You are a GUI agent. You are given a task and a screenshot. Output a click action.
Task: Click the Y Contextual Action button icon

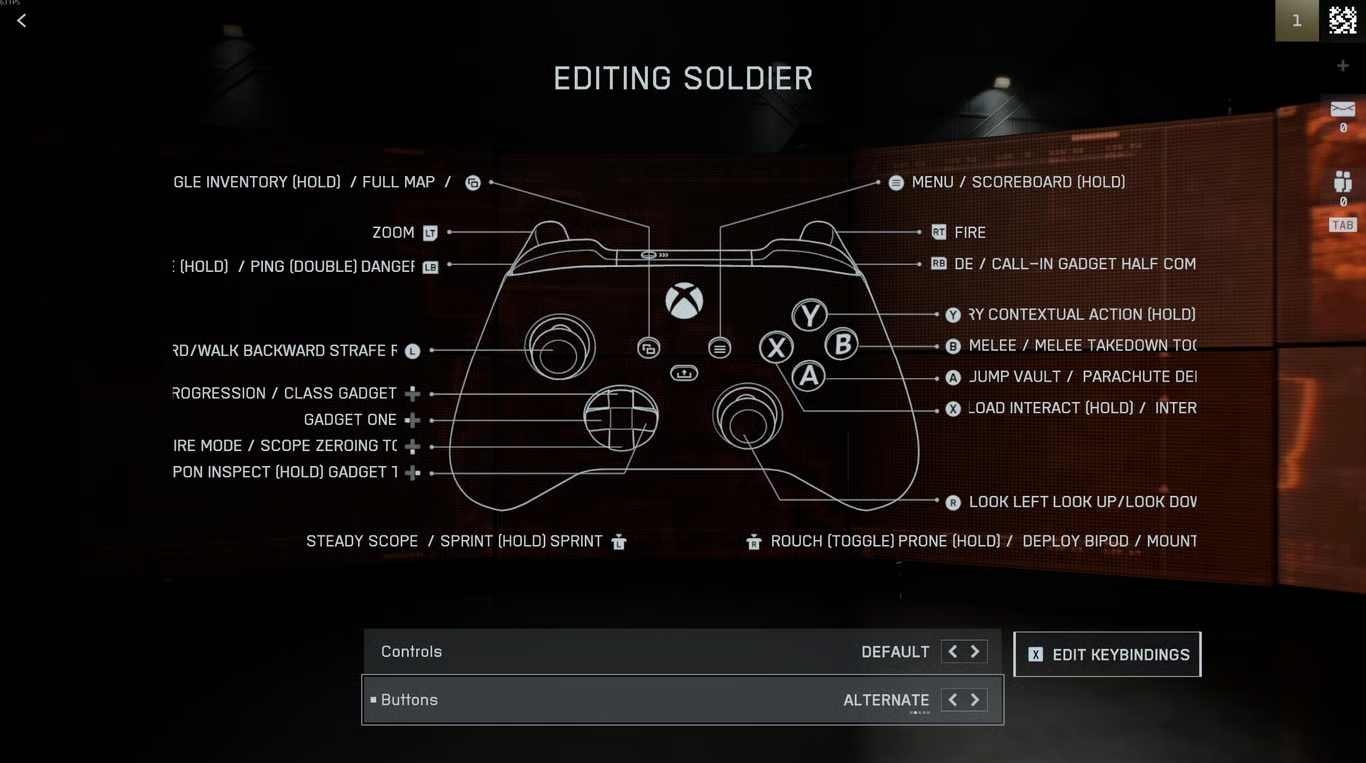[x=953, y=314]
